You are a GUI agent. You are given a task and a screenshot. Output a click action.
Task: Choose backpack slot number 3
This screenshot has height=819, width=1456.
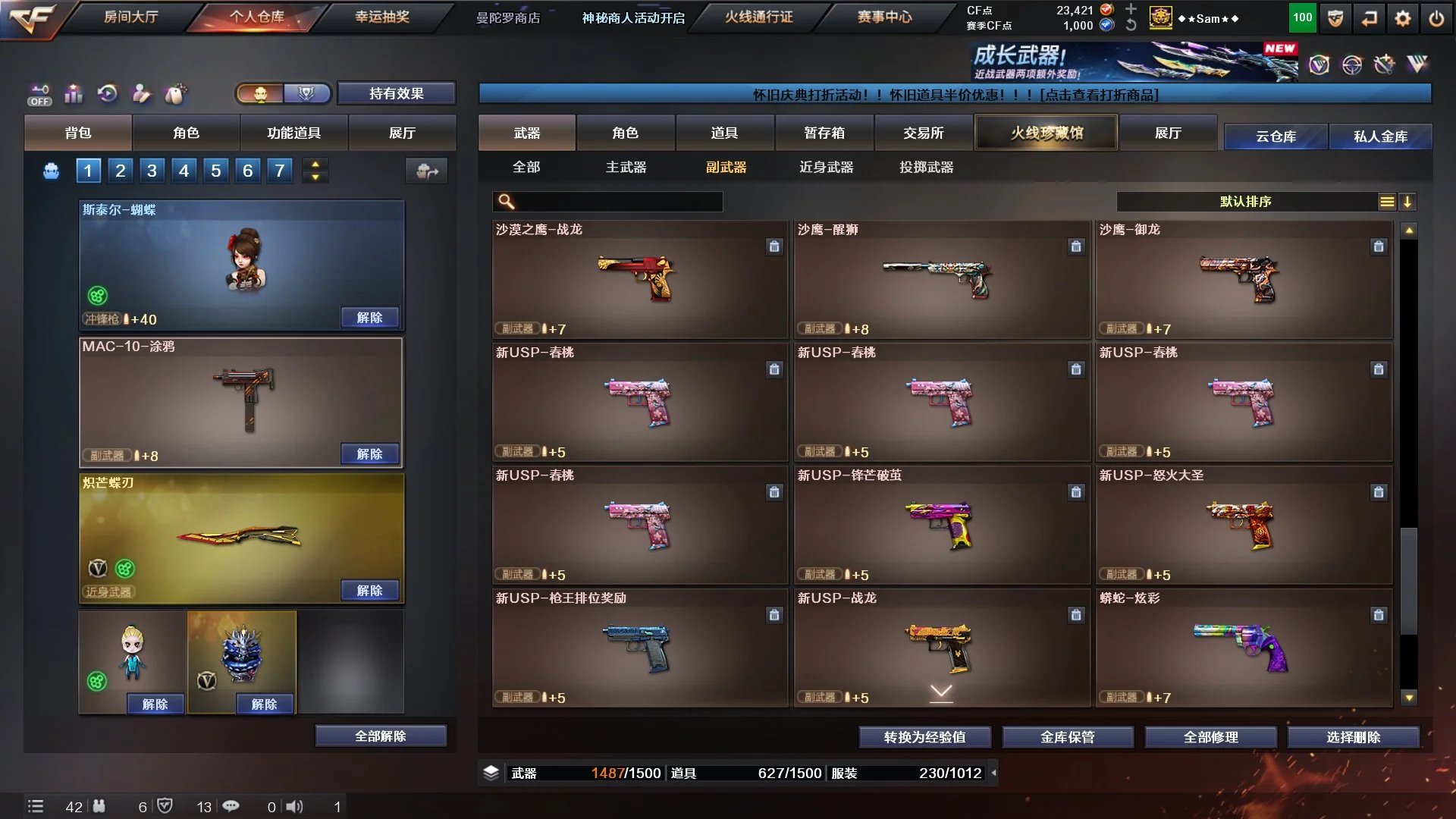tap(152, 171)
